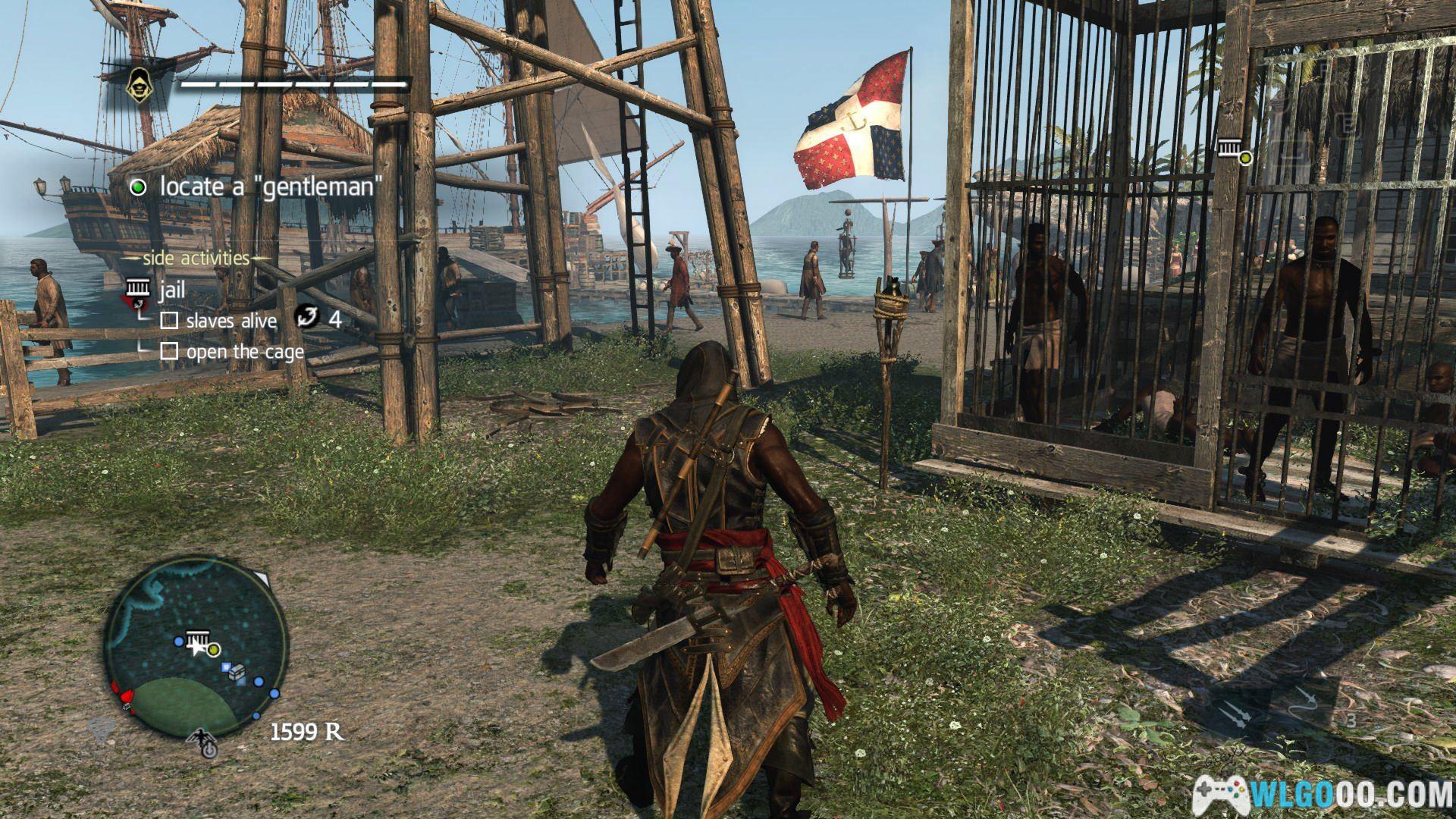Image resolution: width=1456 pixels, height=819 pixels.
Task: Click the floating jail marker above the cage
Action: coord(1231,149)
